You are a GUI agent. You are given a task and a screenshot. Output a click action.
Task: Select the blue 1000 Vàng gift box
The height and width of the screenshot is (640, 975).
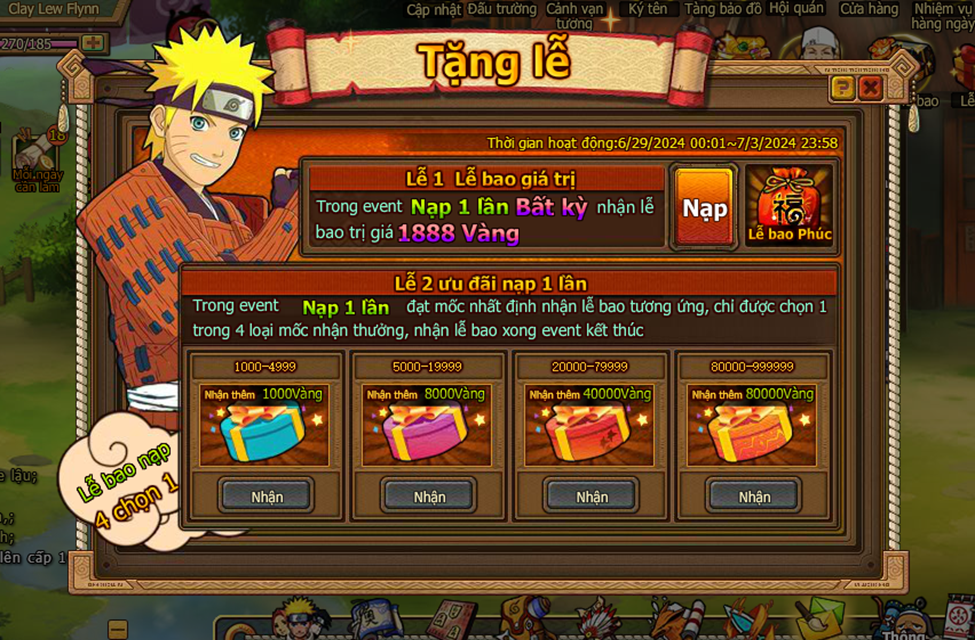(x=265, y=428)
